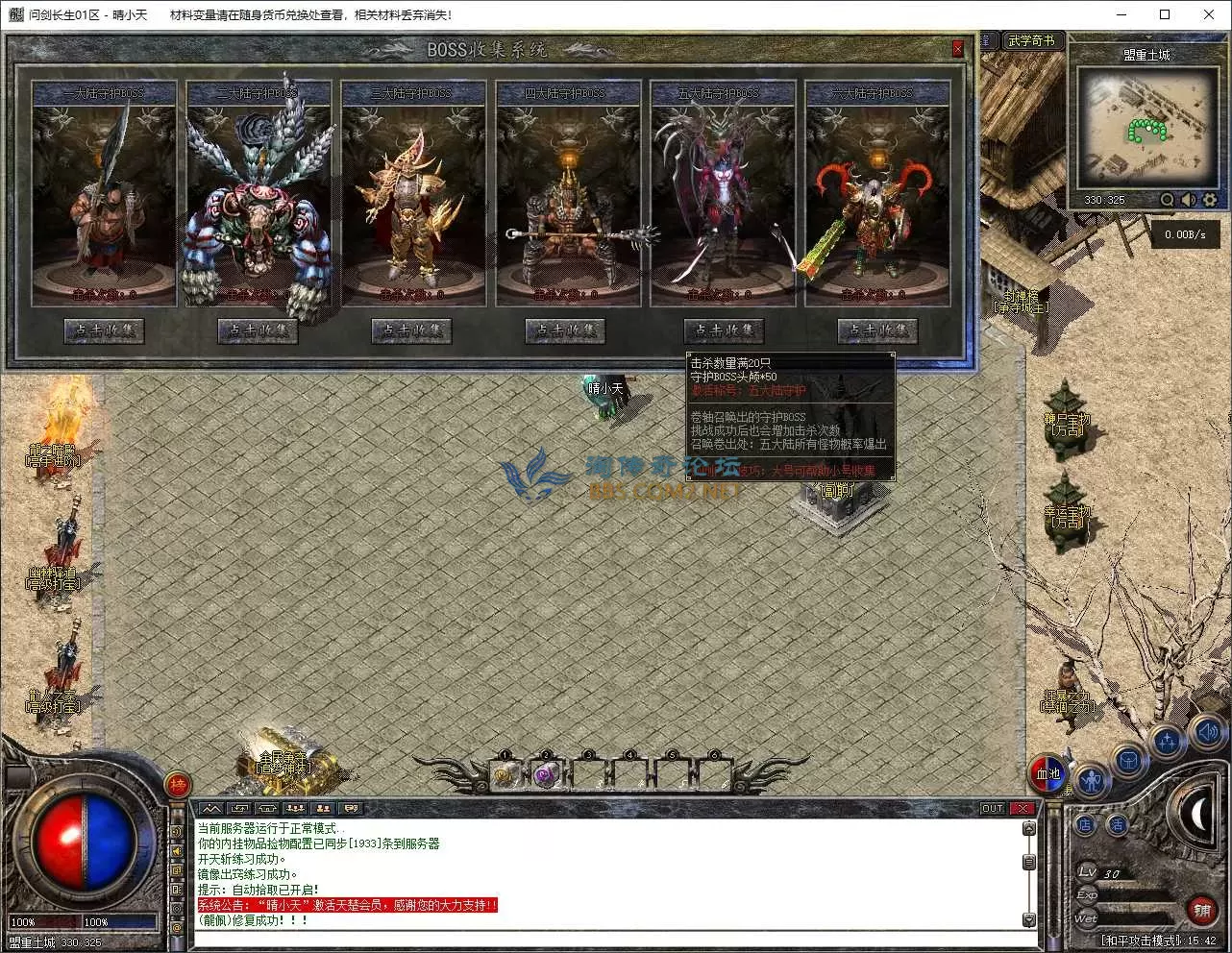Open the 武学奇书 menu

click(x=1031, y=40)
